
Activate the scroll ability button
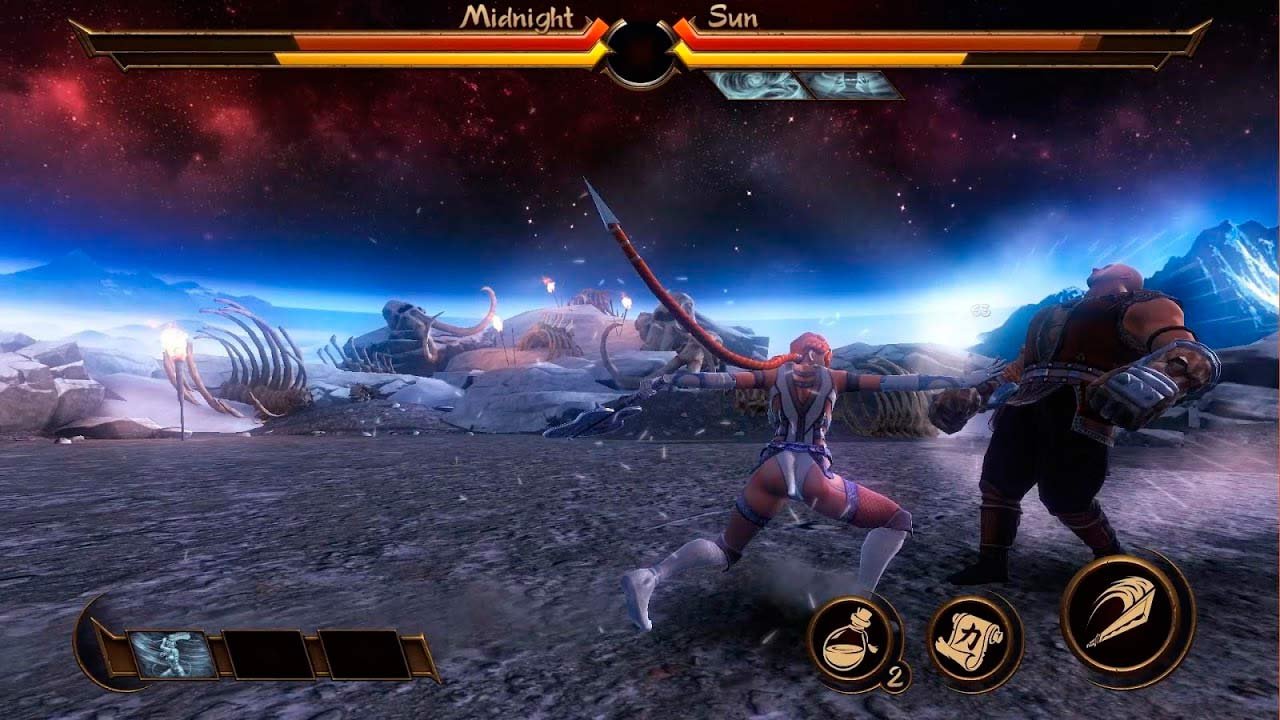[973, 640]
